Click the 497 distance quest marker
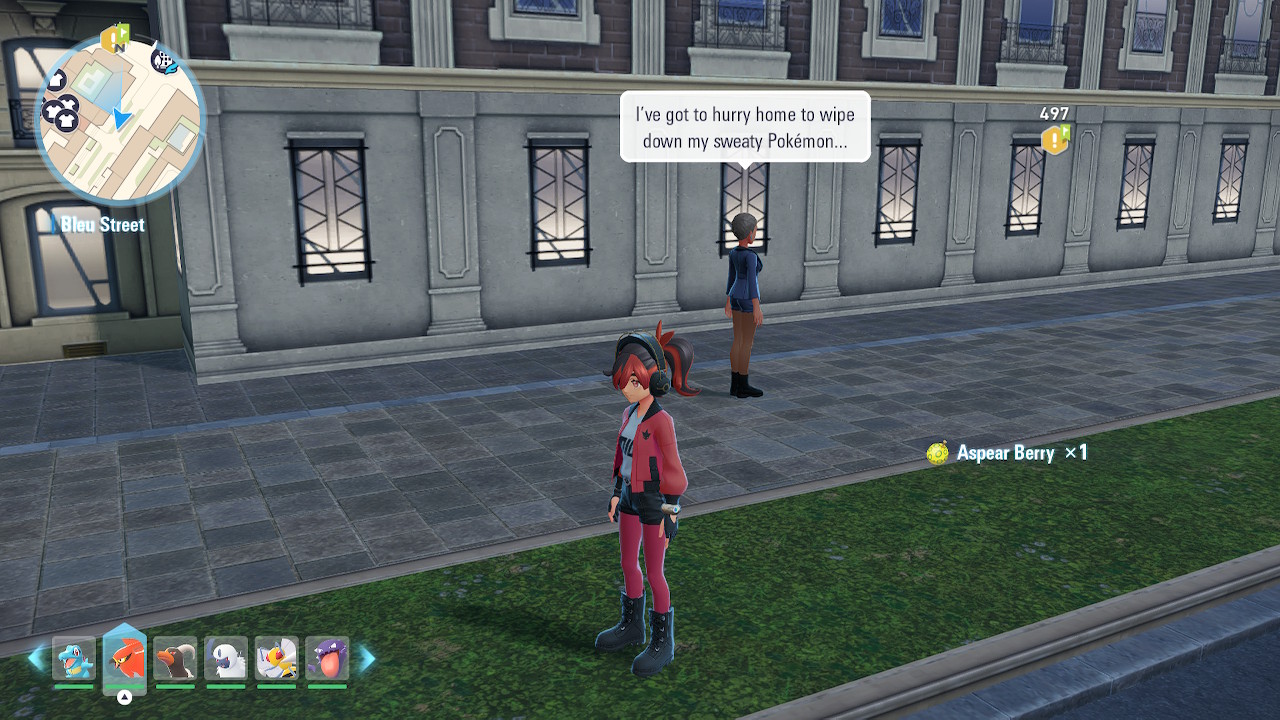 [1055, 139]
